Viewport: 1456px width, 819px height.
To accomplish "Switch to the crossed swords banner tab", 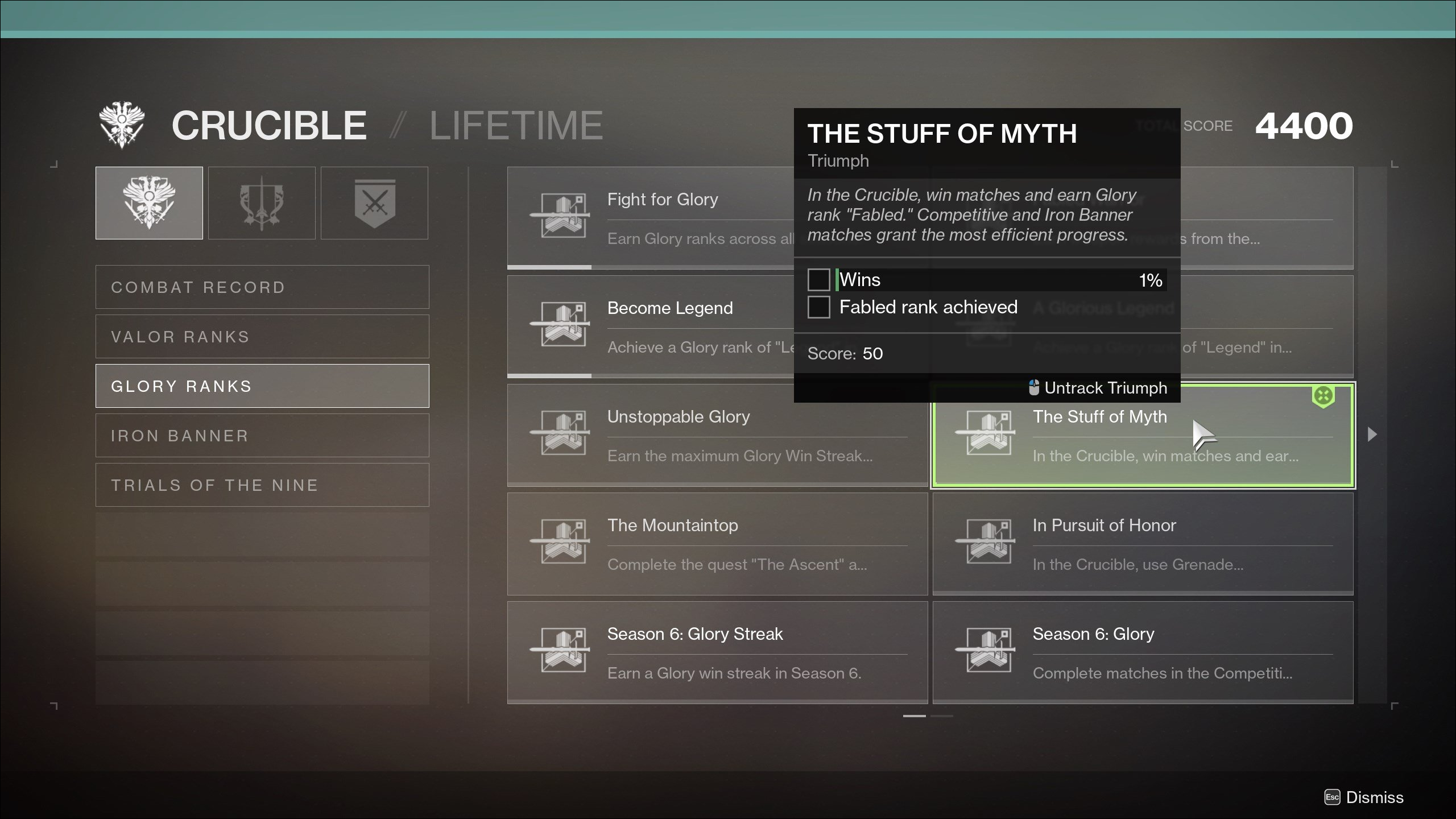I will [374, 203].
